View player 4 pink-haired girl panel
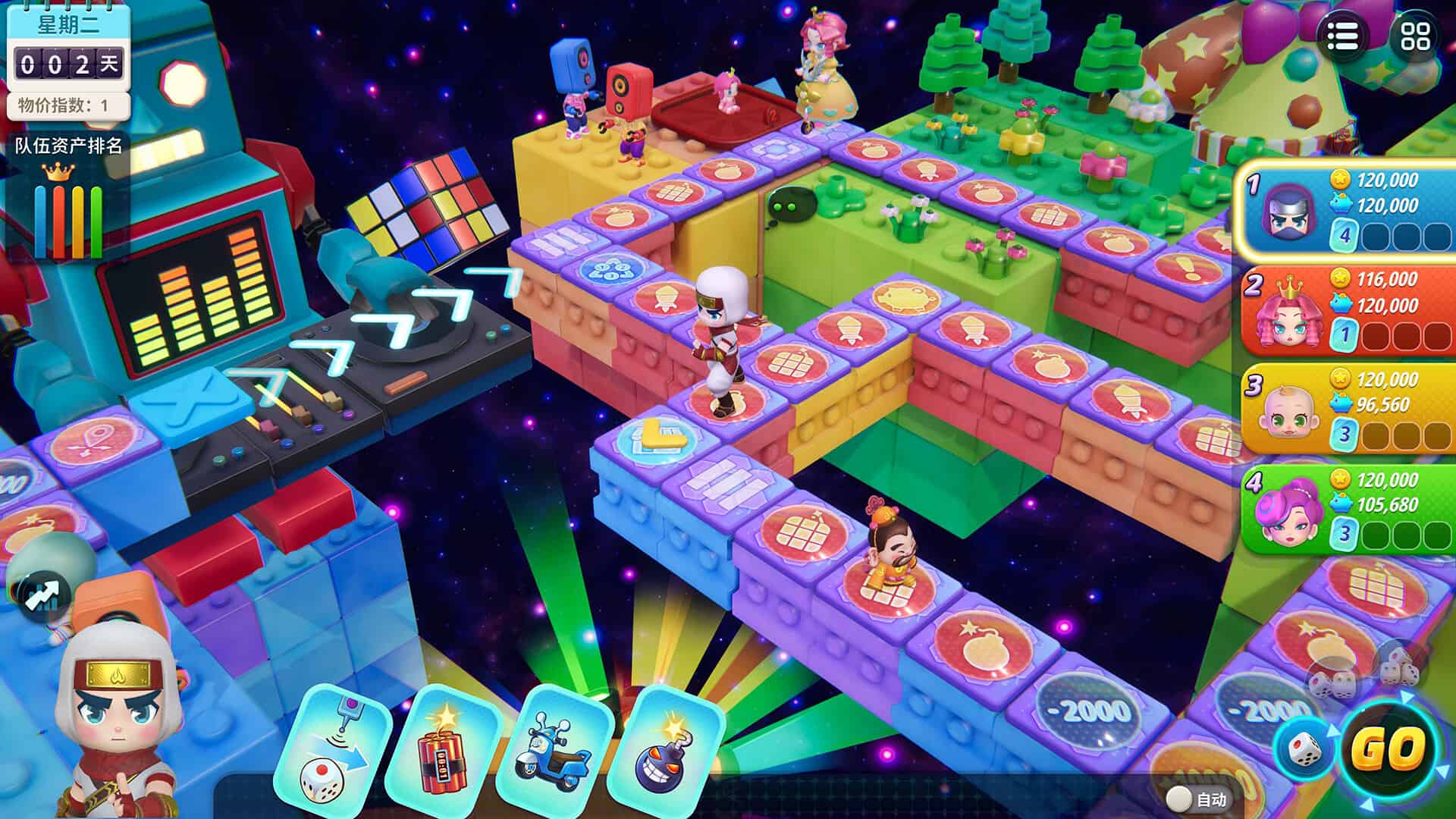The image size is (1456, 819). point(1350,510)
